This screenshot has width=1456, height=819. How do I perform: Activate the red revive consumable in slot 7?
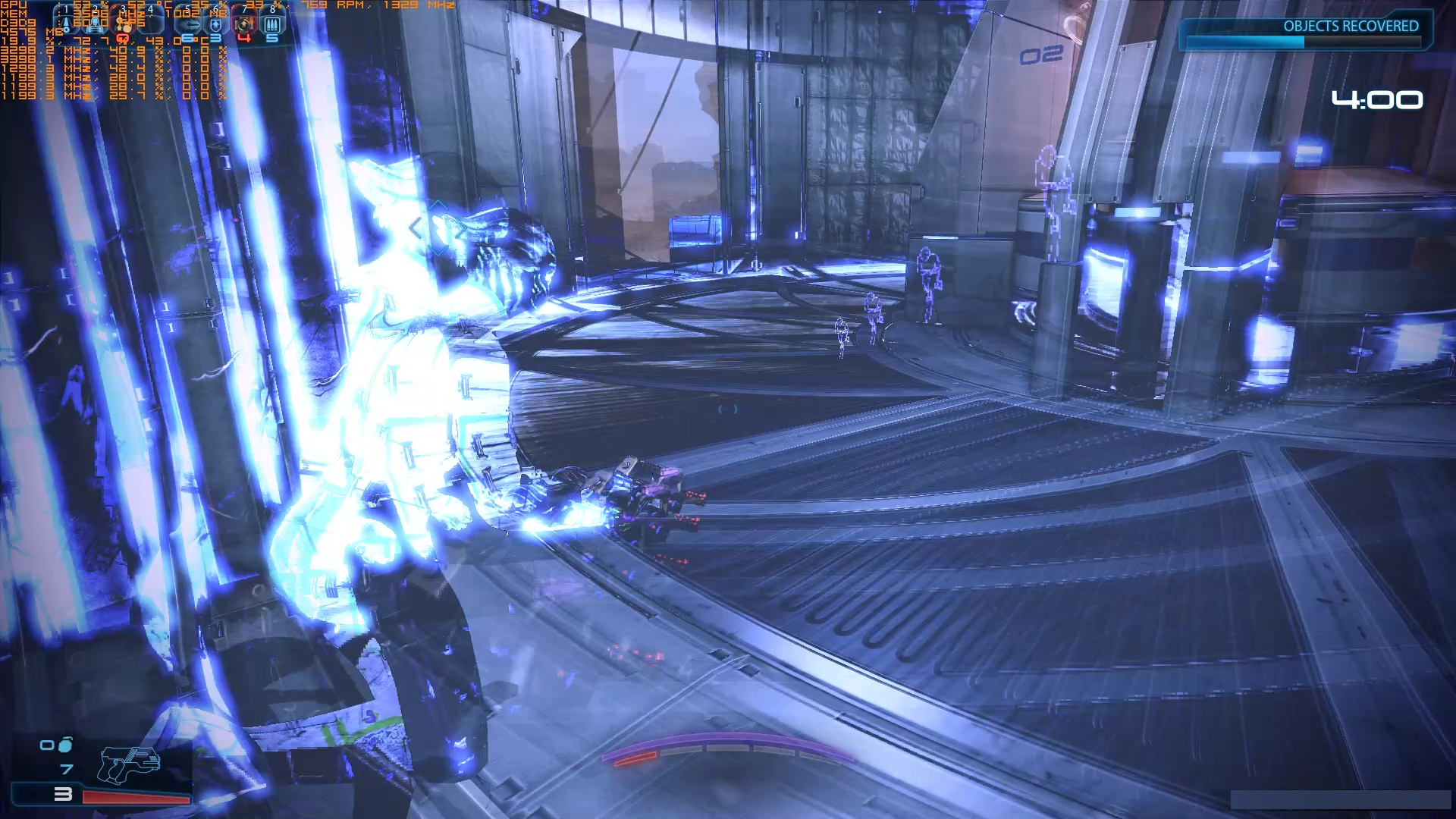tap(244, 24)
